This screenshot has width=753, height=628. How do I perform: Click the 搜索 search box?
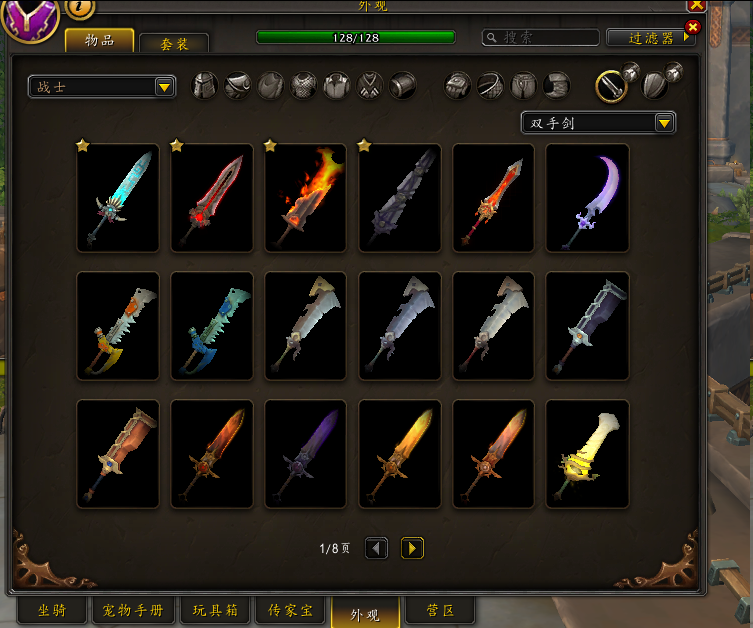click(540, 37)
